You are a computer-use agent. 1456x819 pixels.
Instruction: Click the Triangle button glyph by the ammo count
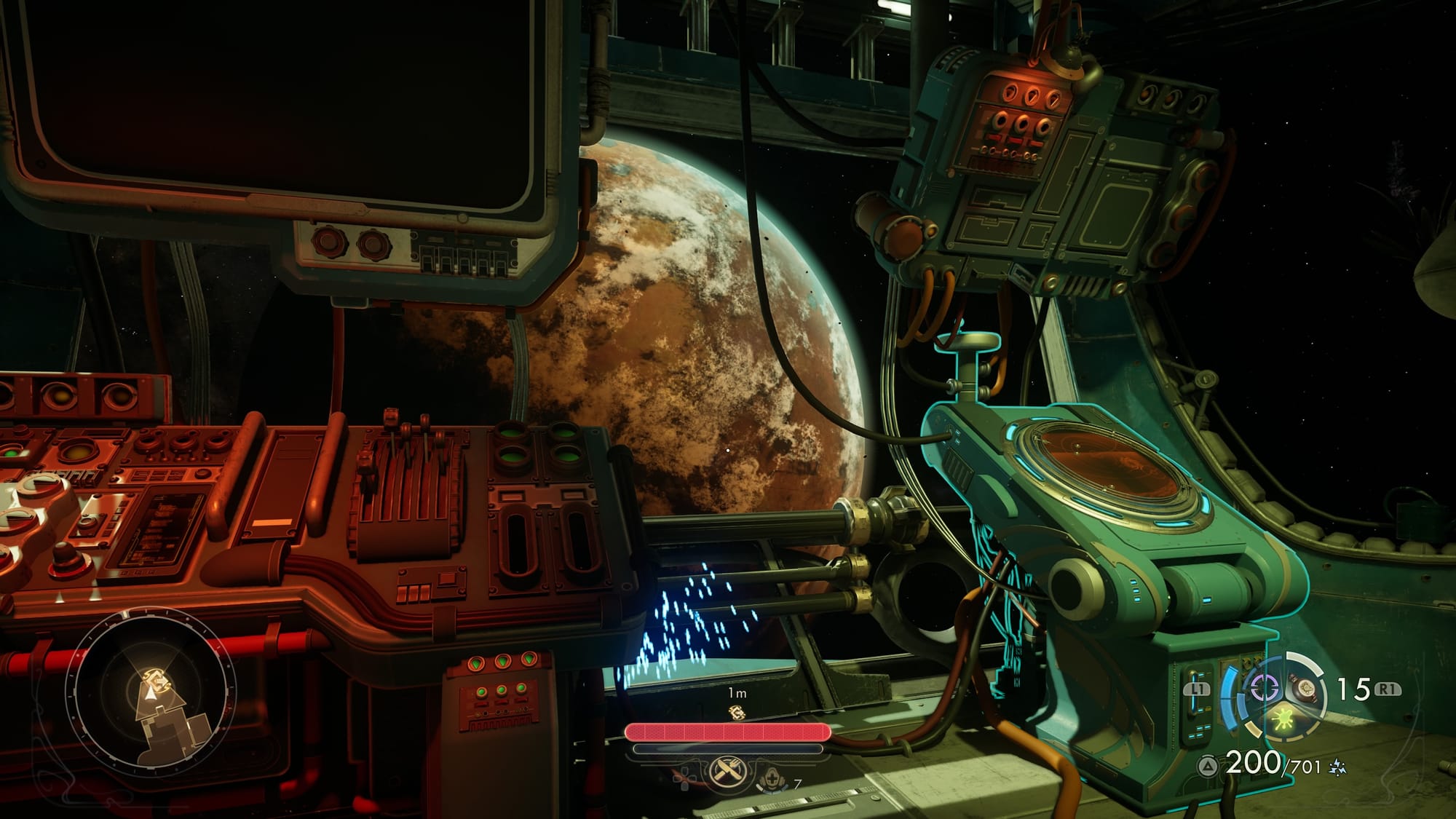point(1206,766)
